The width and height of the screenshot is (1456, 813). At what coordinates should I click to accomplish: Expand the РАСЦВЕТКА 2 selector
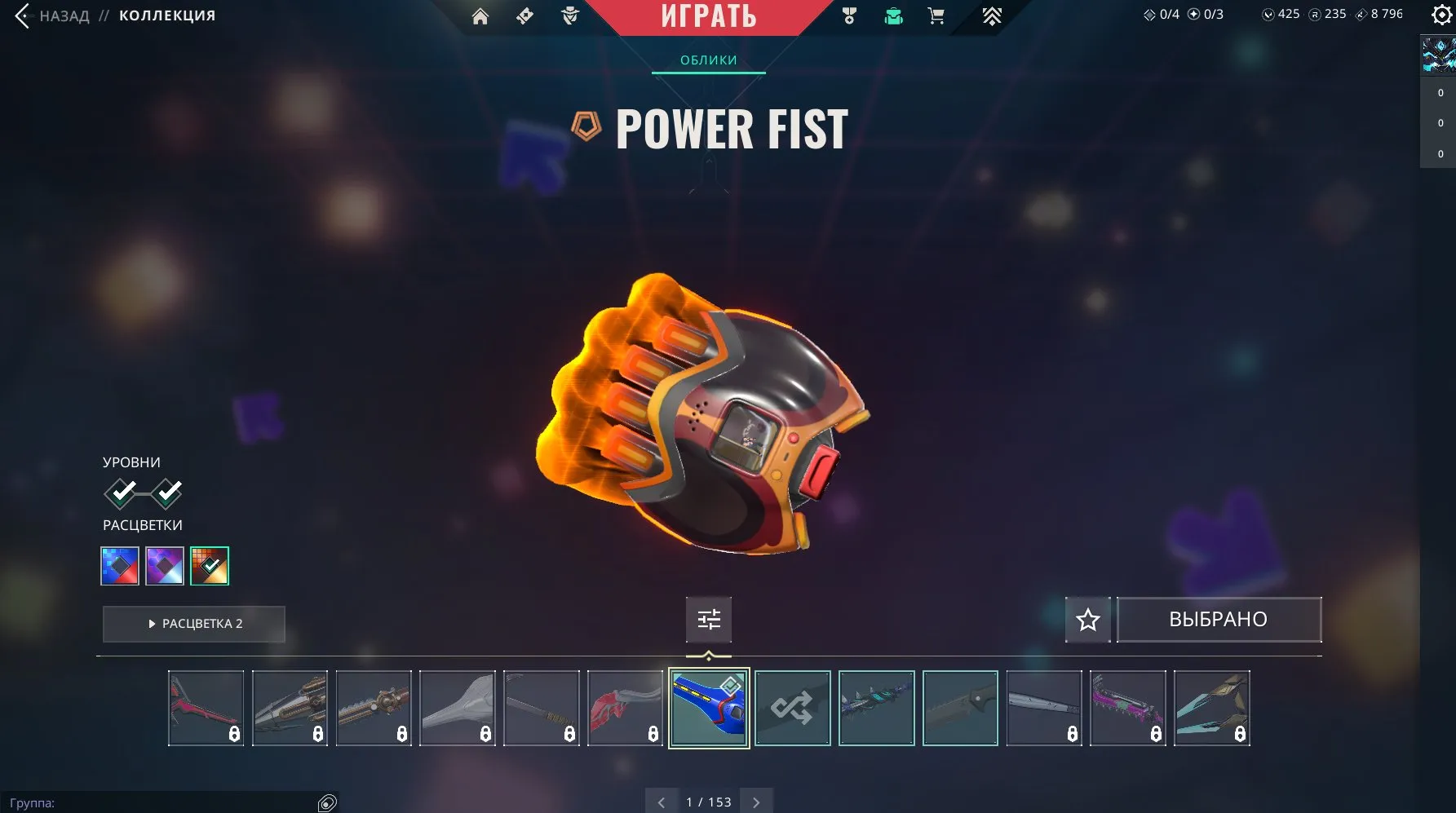193,624
